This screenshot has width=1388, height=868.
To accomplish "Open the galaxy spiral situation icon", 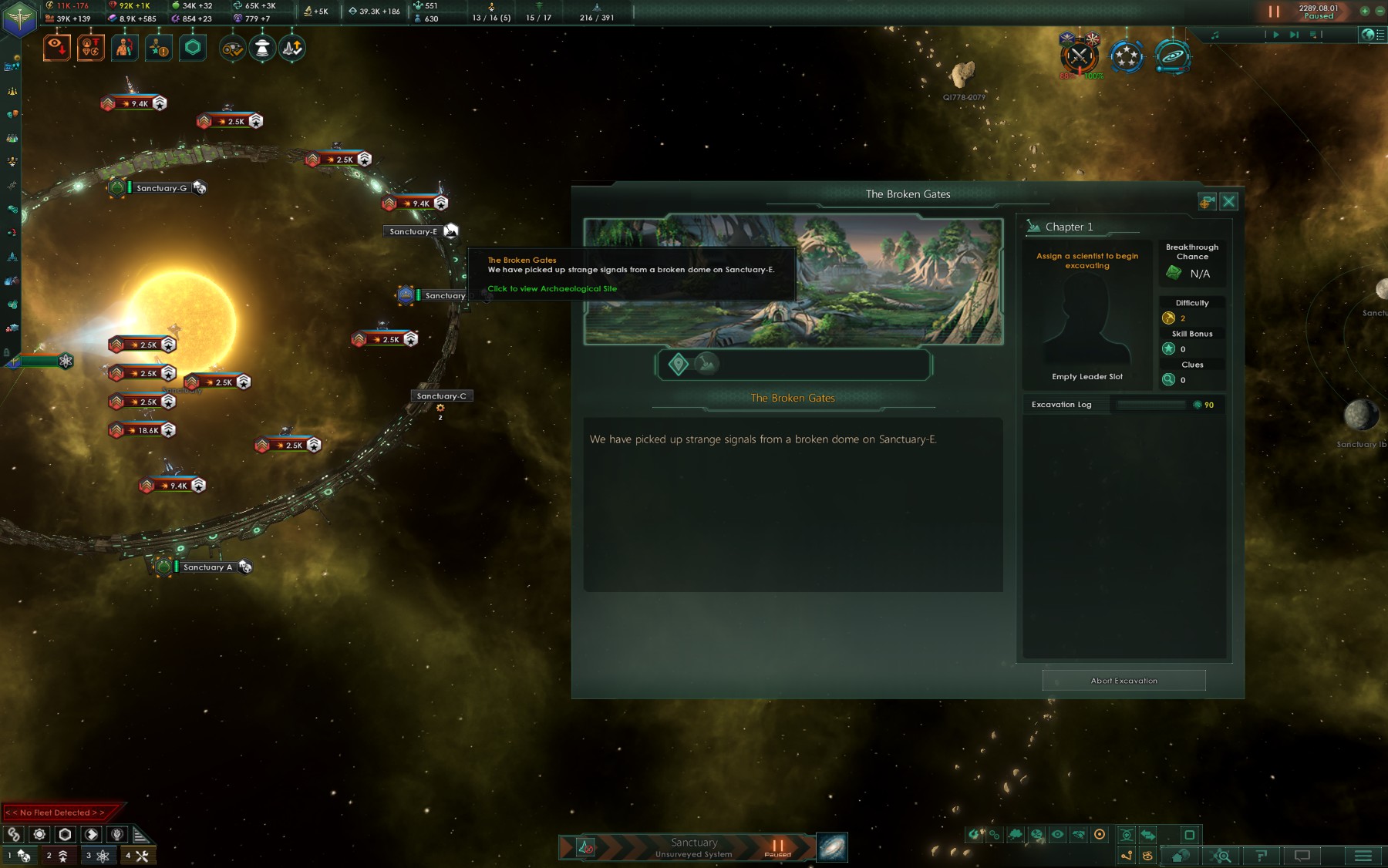I will click(1172, 56).
